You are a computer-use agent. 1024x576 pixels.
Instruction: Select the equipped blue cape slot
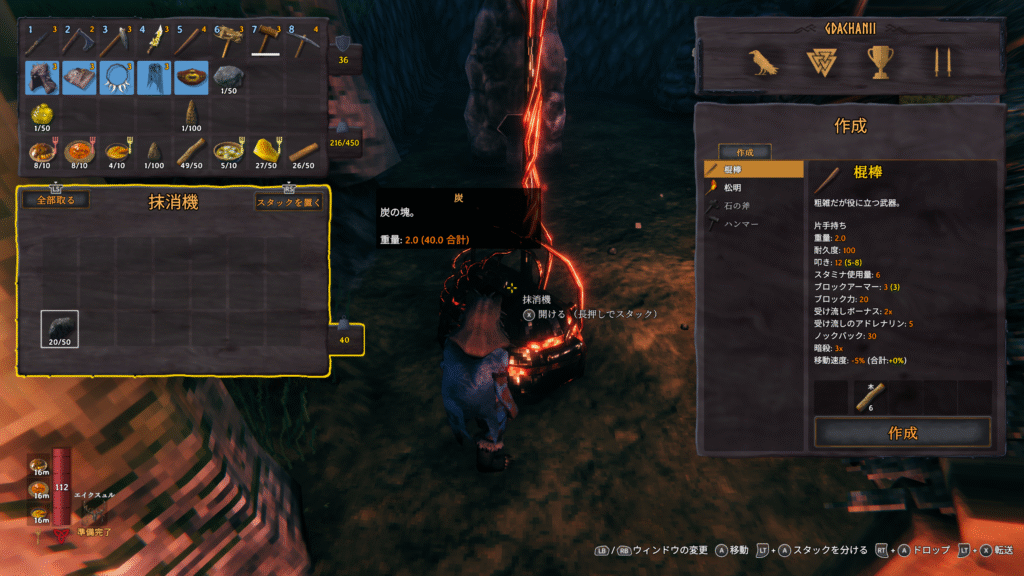tap(154, 77)
